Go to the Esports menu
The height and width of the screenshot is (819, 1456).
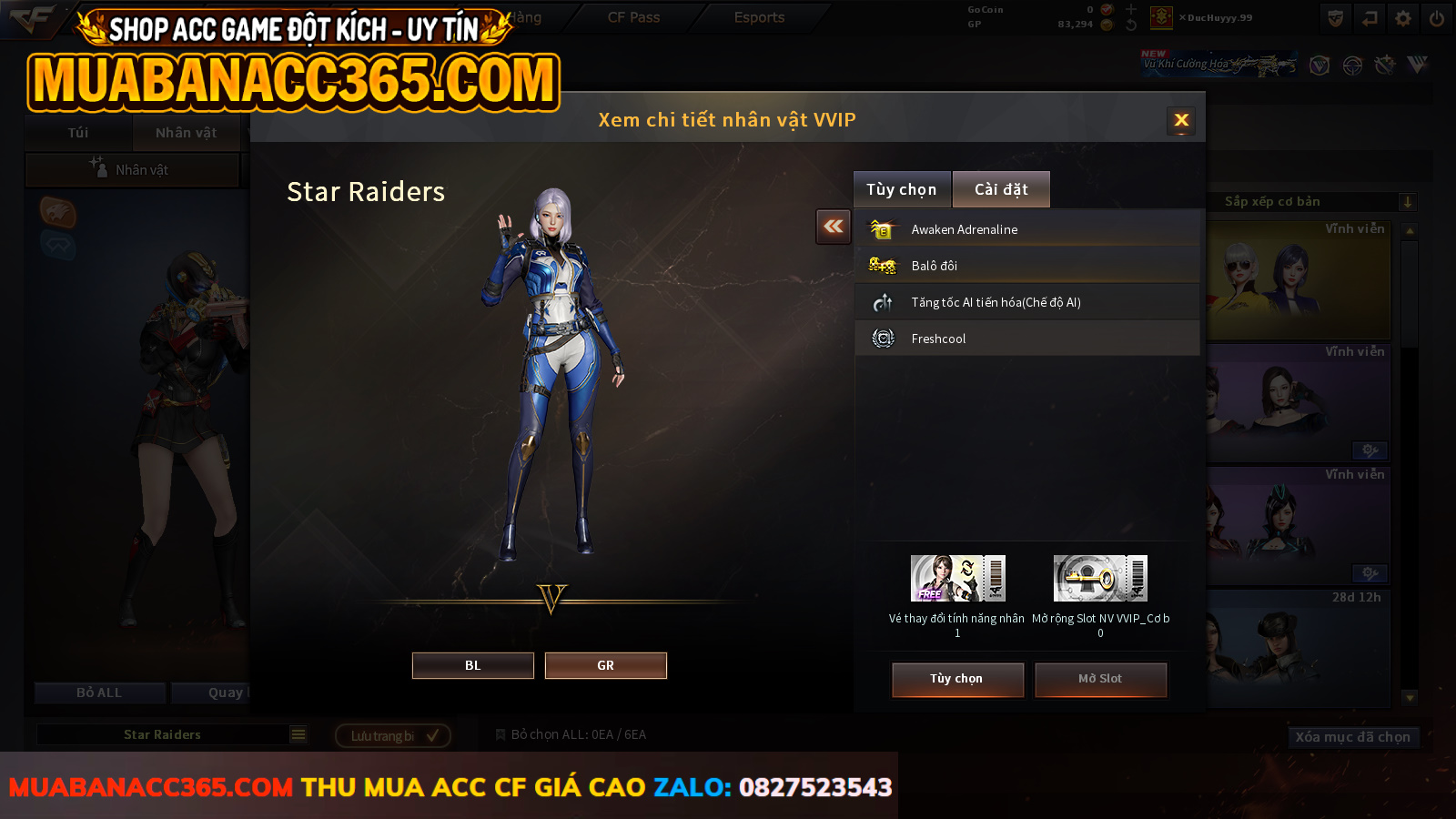[x=759, y=17]
